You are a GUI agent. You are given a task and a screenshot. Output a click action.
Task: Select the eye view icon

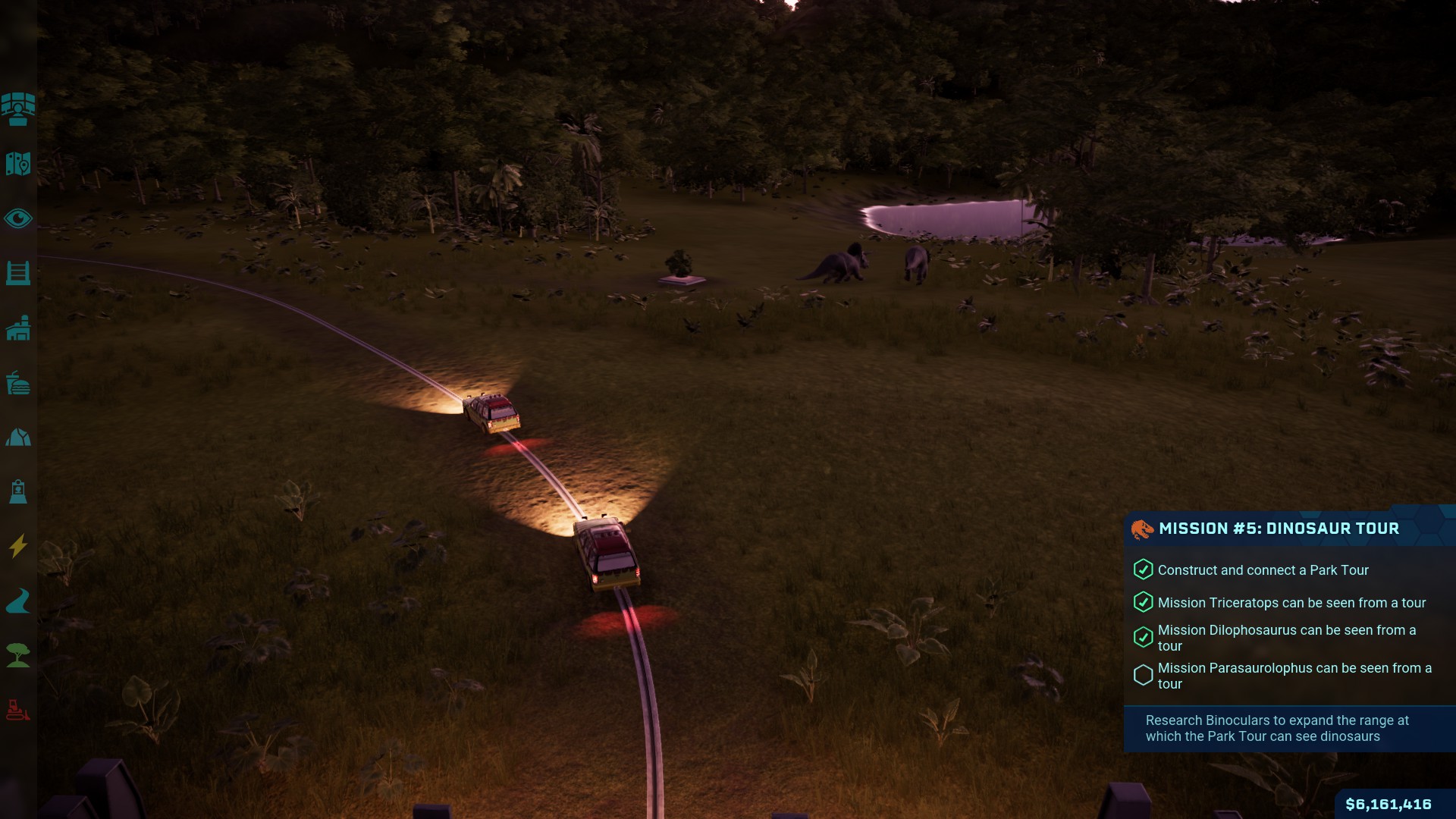pyautogui.click(x=18, y=219)
